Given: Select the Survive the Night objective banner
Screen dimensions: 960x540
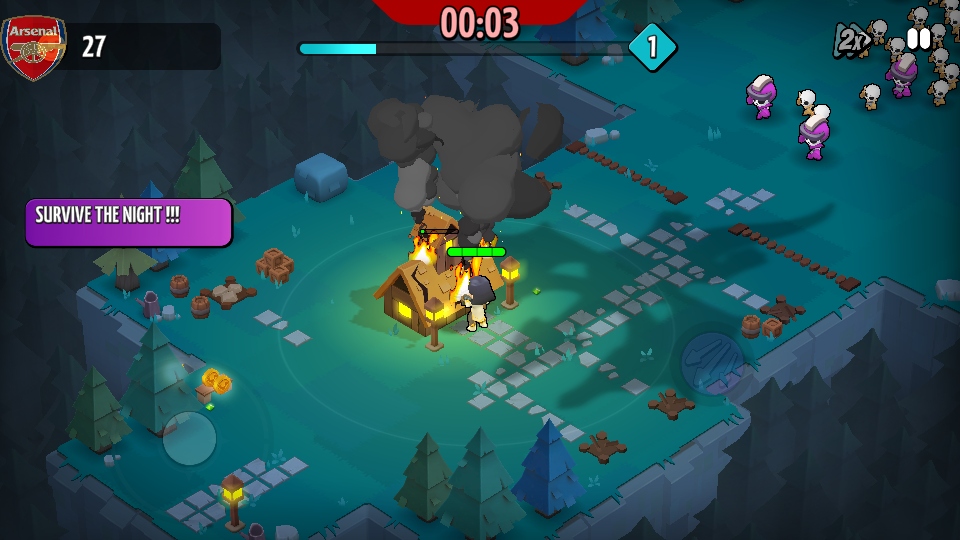Looking at the screenshot, I should (129, 222).
